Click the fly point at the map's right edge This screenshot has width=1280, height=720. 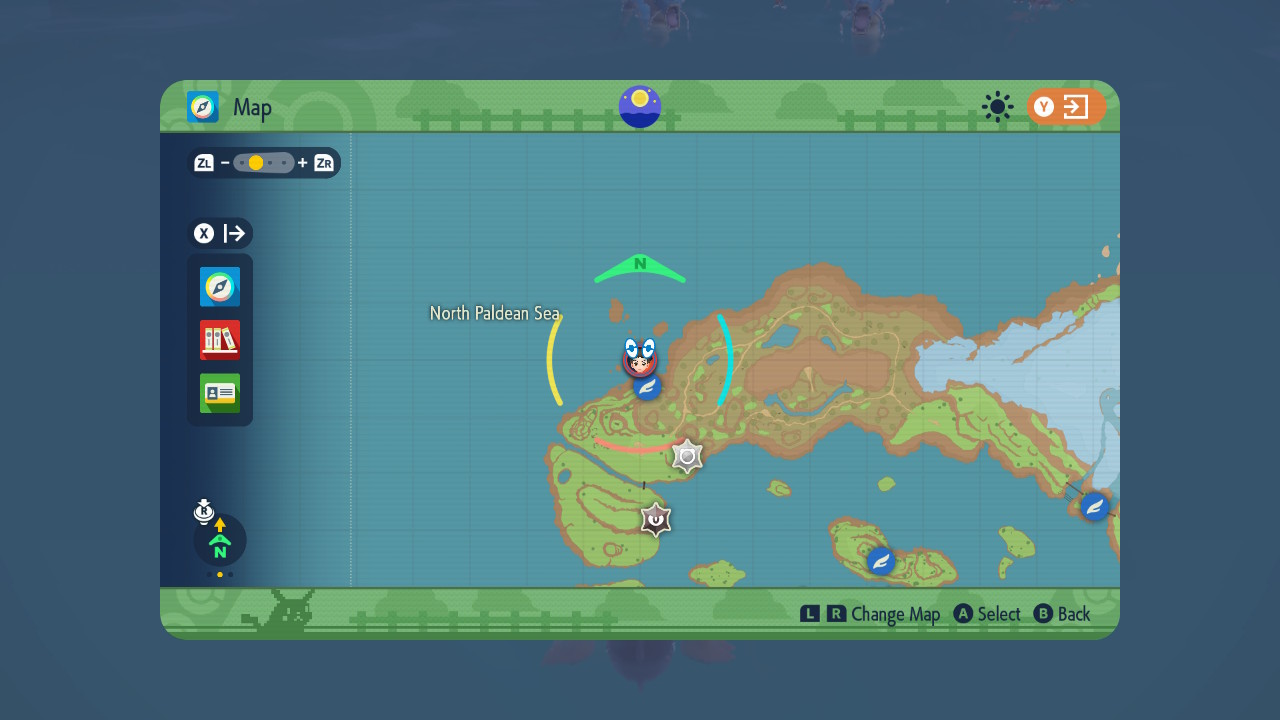1093,506
